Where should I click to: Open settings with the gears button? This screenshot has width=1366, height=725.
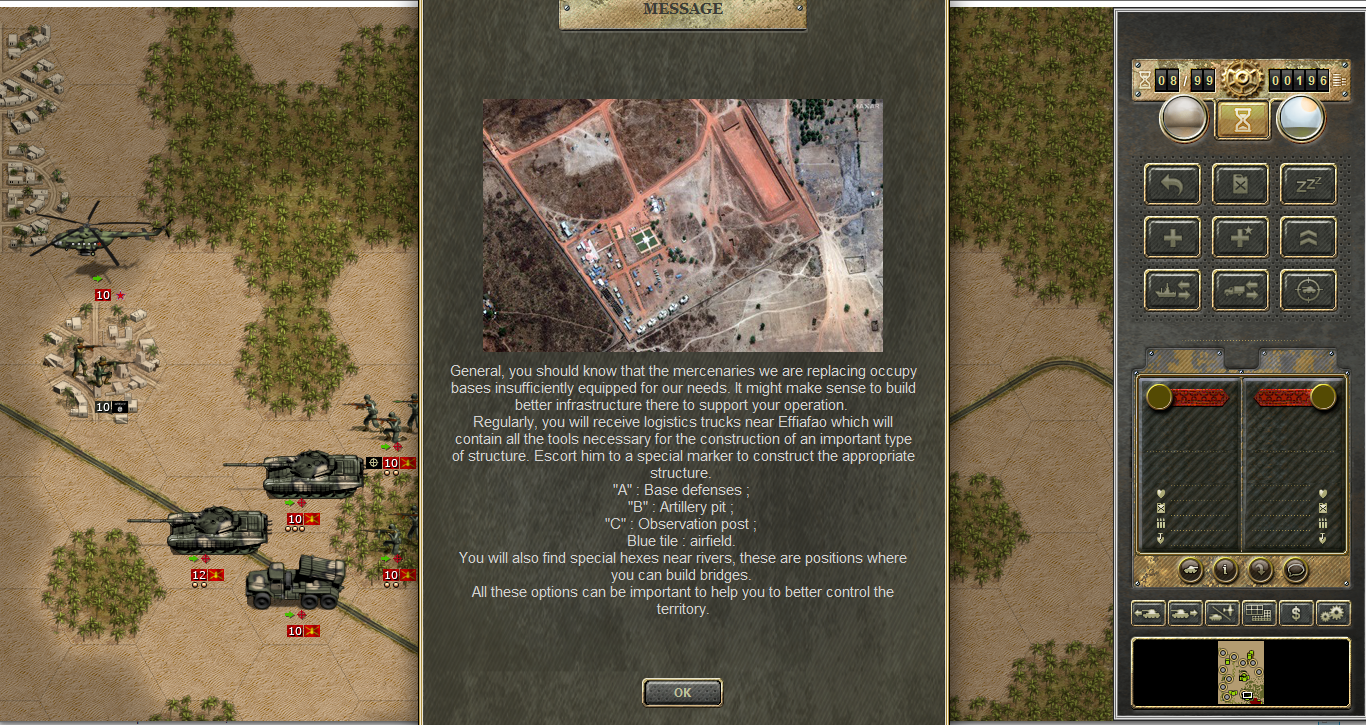1333,613
